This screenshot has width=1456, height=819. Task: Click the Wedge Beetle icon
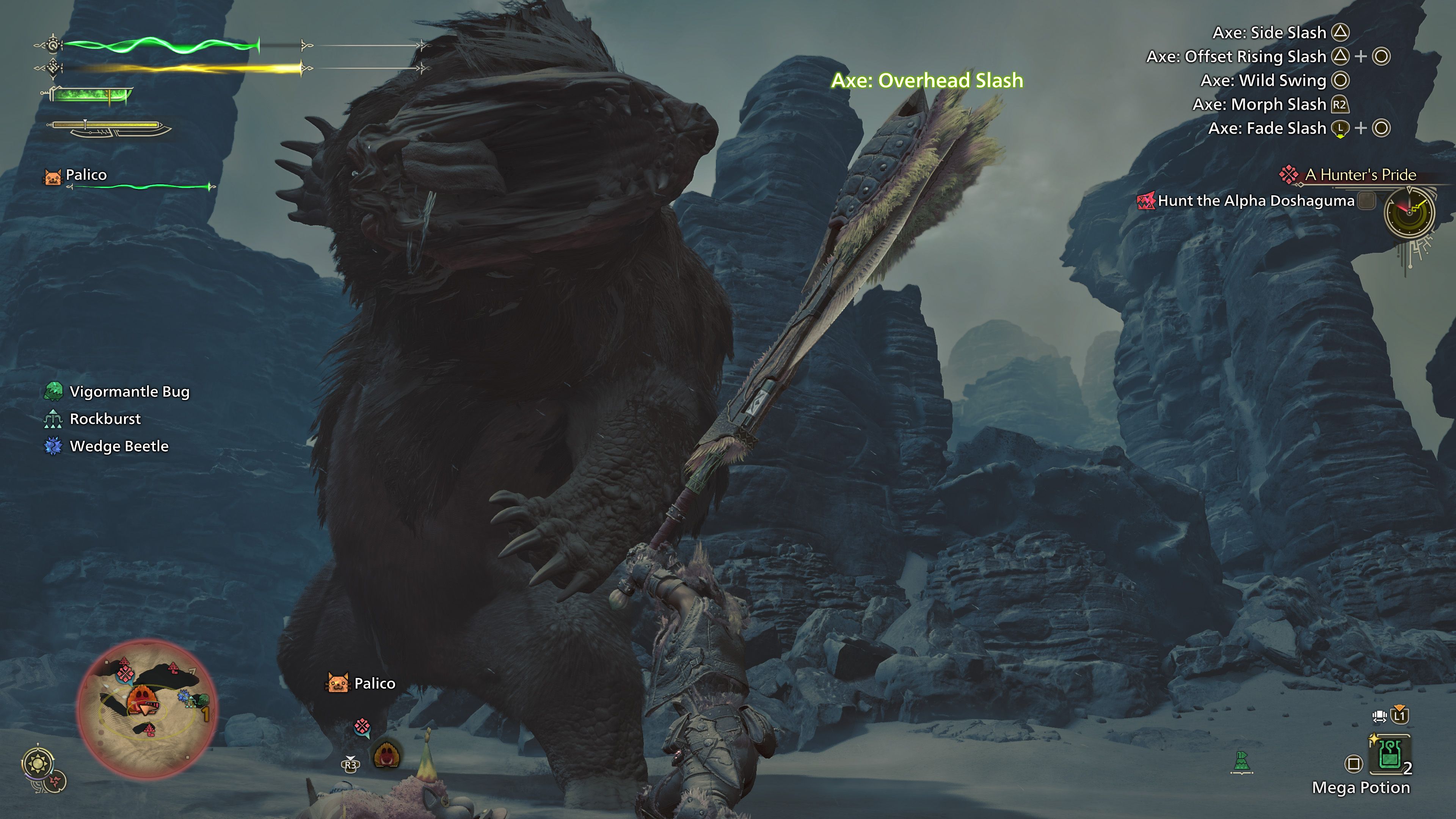coord(54,446)
